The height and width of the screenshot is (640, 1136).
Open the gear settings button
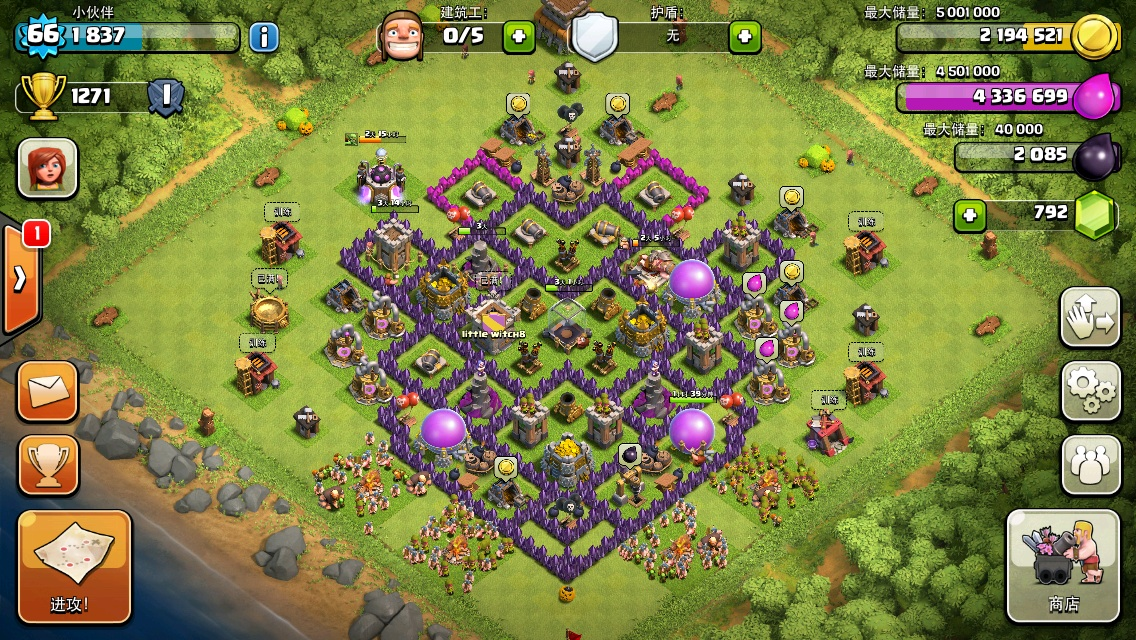point(1090,391)
